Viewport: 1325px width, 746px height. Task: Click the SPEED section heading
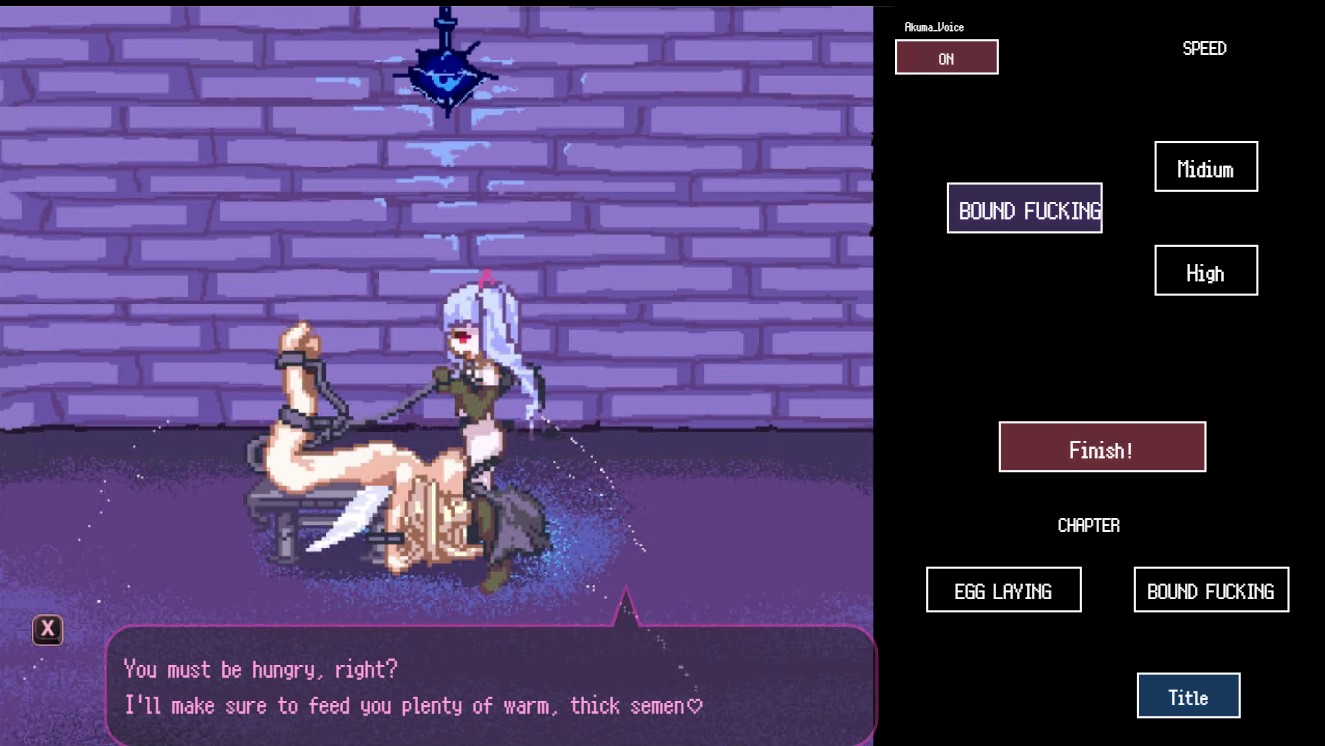pyautogui.click(x=1204, y=48)
